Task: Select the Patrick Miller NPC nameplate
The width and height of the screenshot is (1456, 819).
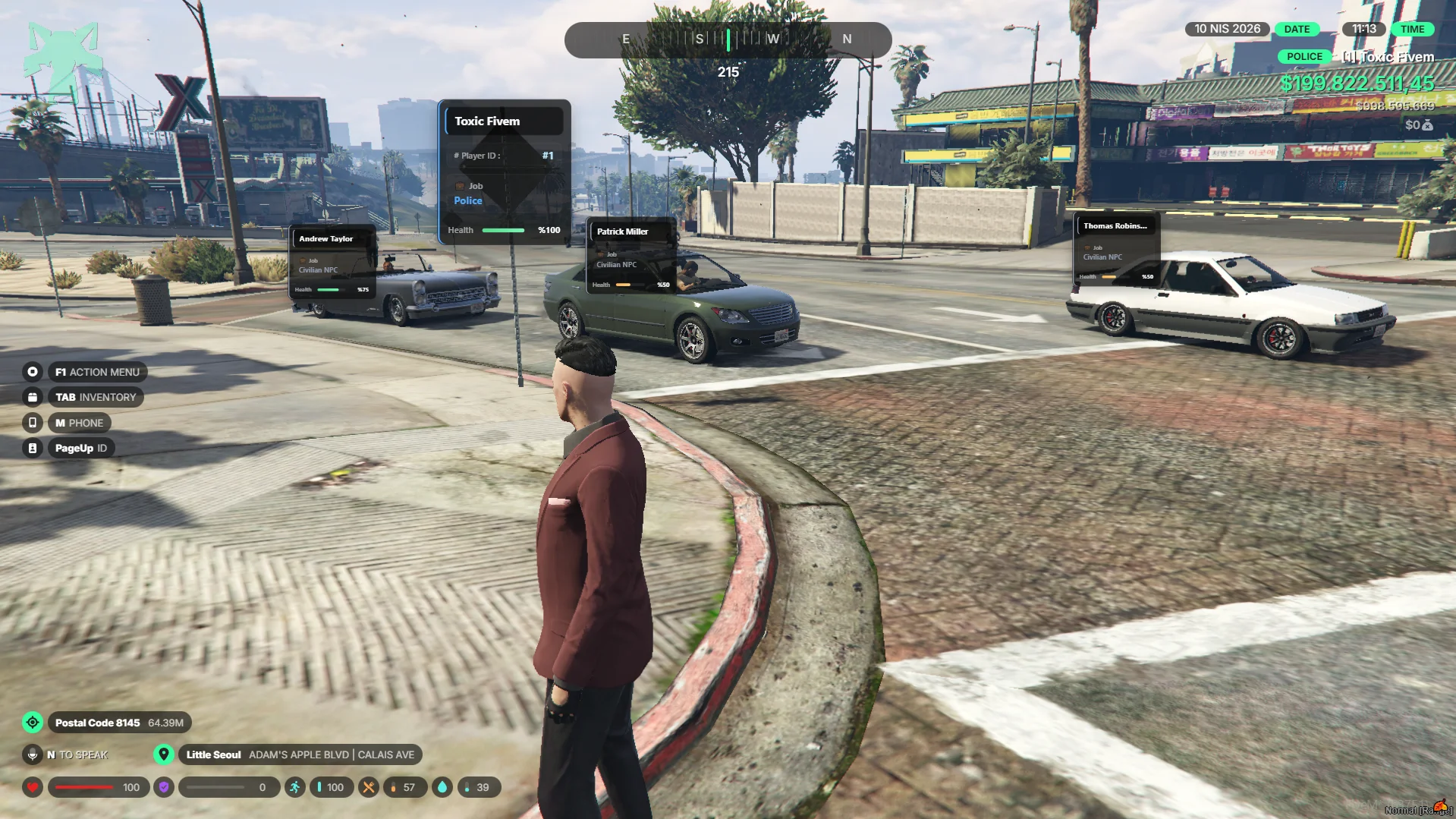Action: [x=632, y=256]
